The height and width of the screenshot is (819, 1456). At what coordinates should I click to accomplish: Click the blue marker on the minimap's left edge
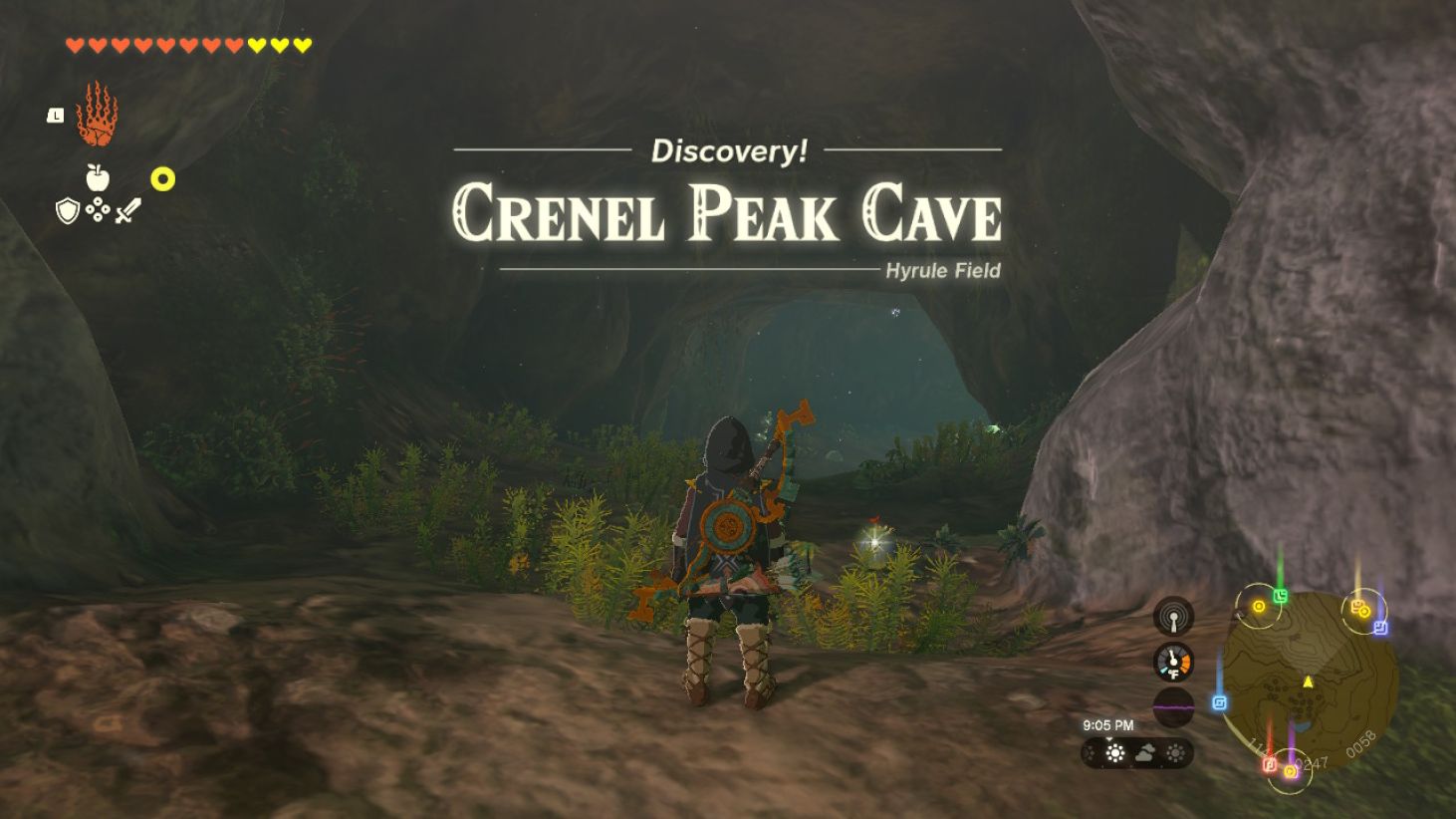point(1220,701)
